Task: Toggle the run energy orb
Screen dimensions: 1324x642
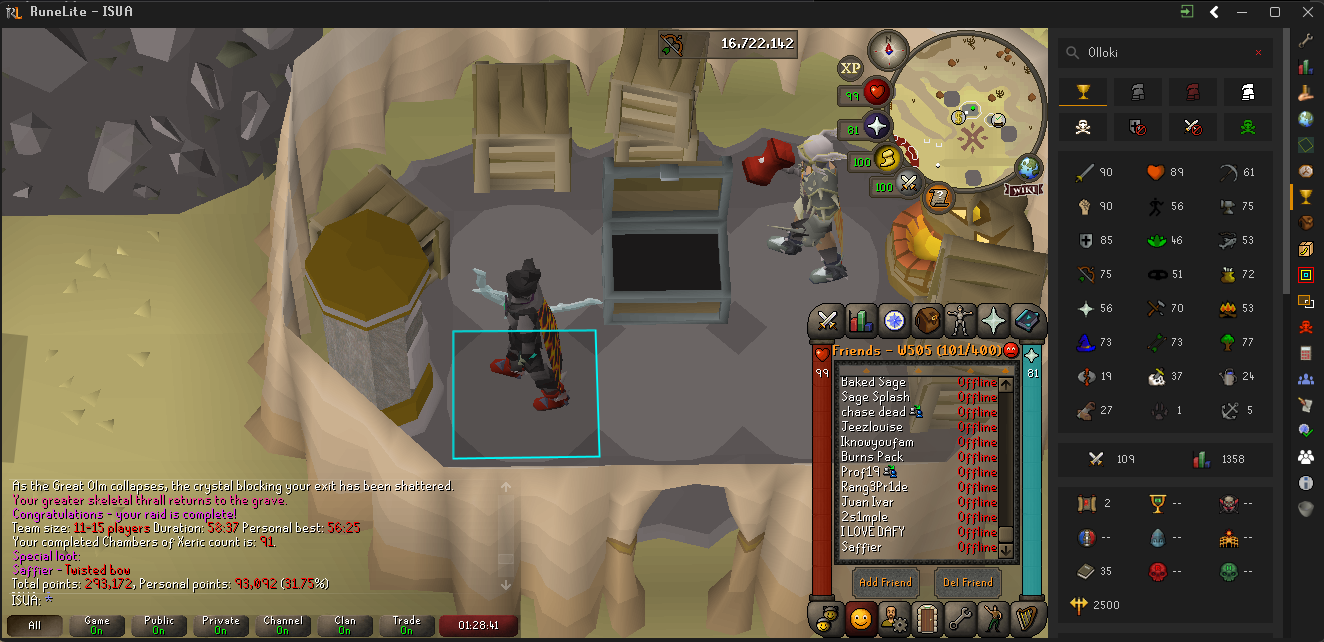Action: click(886, 159)
